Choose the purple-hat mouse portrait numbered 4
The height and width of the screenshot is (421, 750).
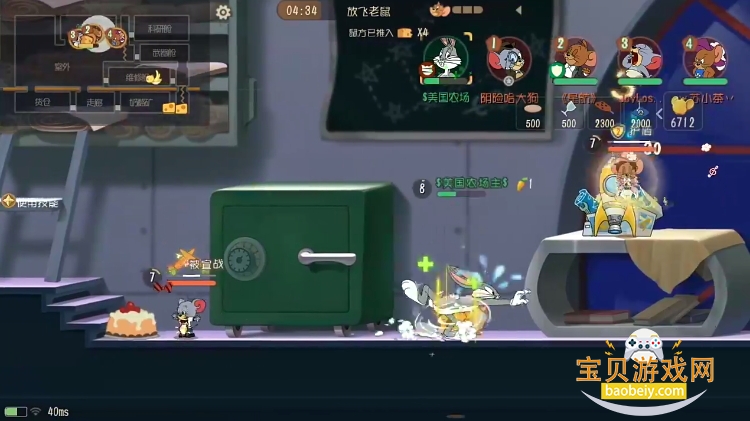pyautogui.click(x=702, y=58)
